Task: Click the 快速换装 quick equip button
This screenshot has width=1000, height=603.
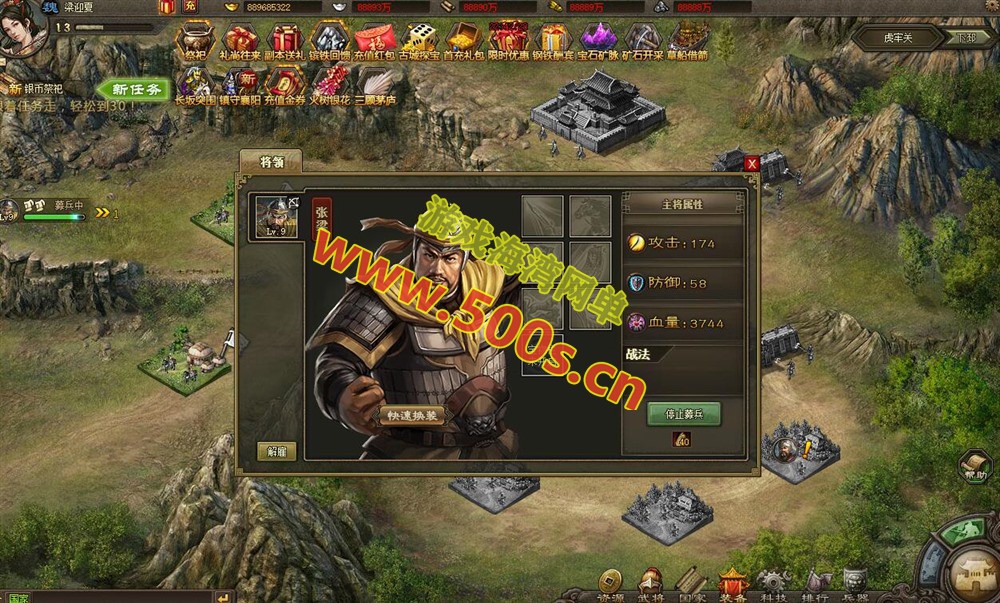Action: (x=411, y=415)
